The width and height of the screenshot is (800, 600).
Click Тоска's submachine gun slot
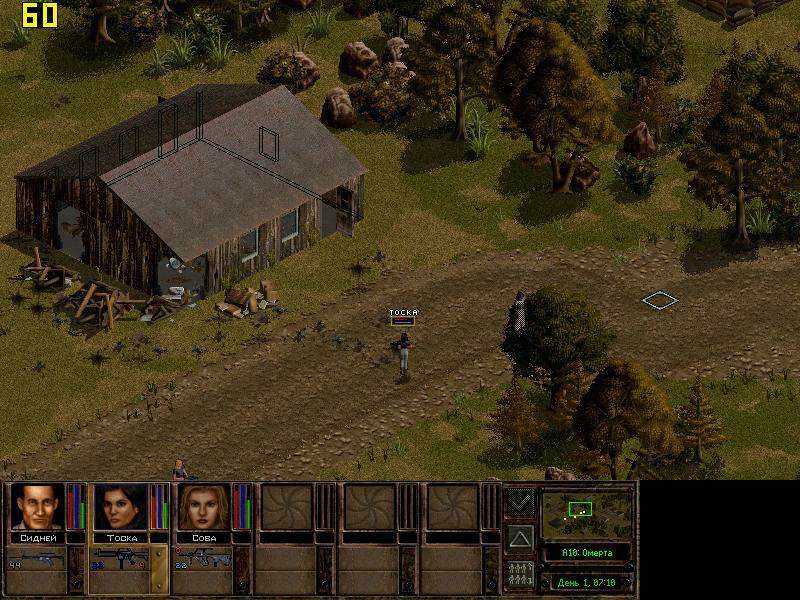[x=120, y=558]
